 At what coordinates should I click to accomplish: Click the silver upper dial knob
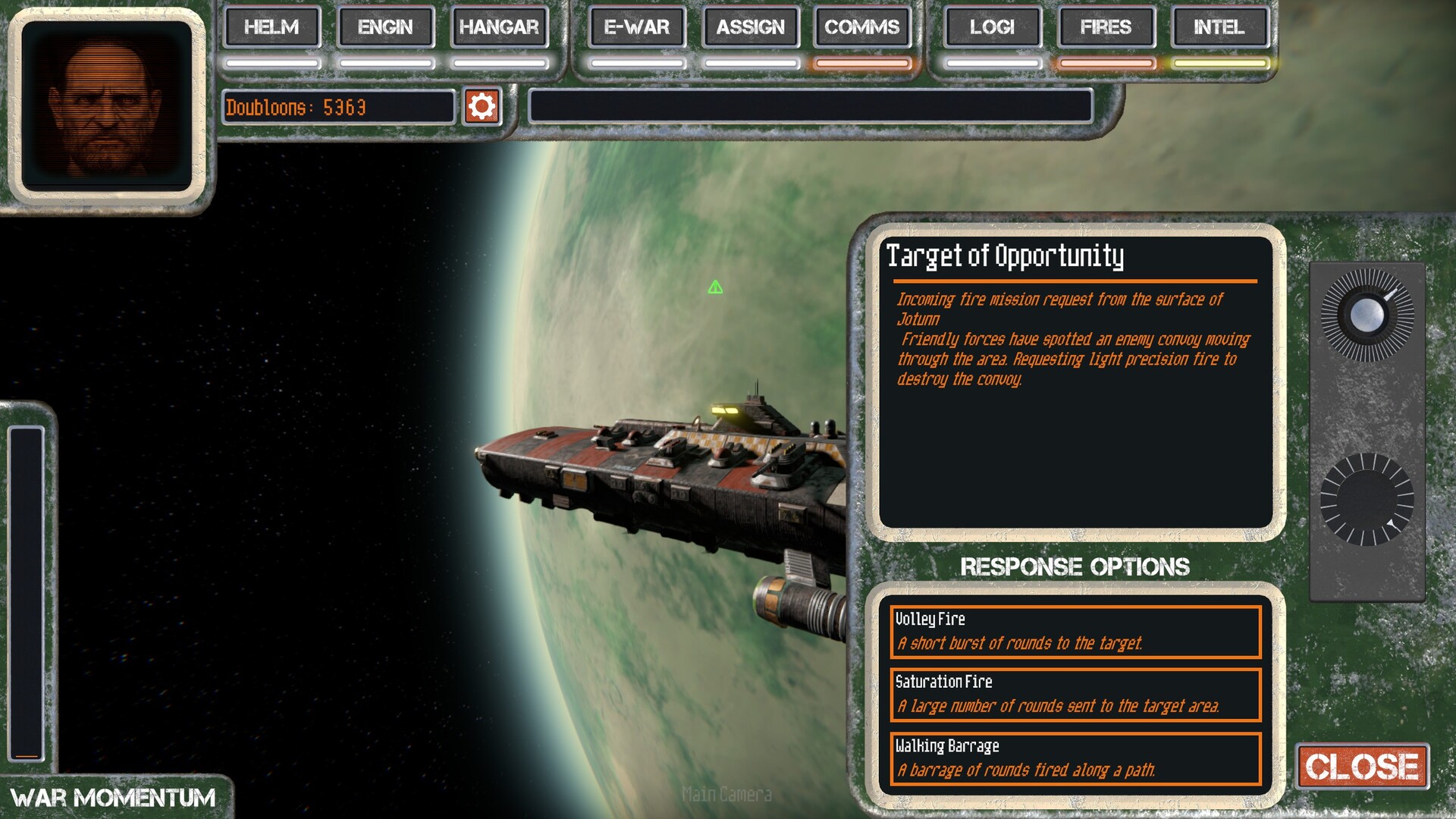click(1367, 315)
